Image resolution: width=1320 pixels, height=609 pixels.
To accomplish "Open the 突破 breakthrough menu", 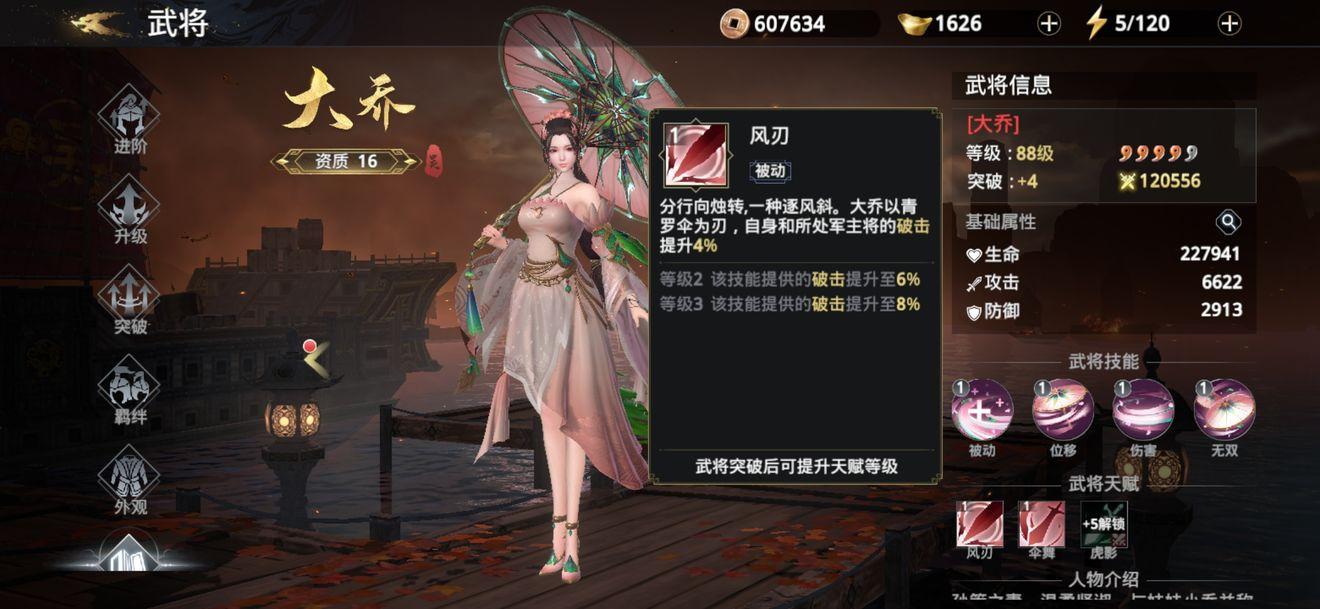I will click(x=130, y=296).
